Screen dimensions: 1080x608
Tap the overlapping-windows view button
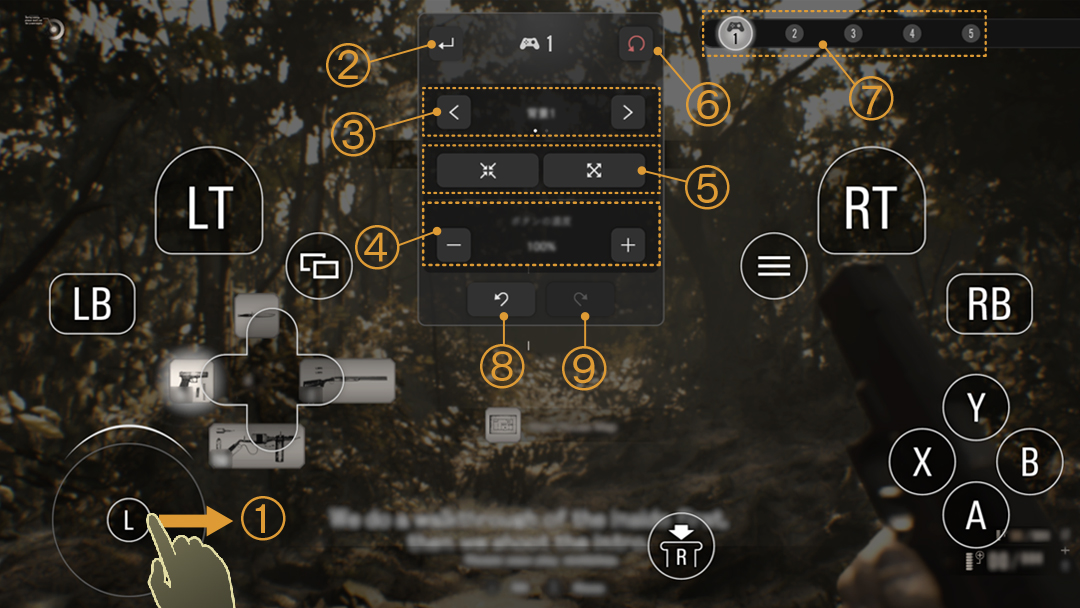coord(320,267)
